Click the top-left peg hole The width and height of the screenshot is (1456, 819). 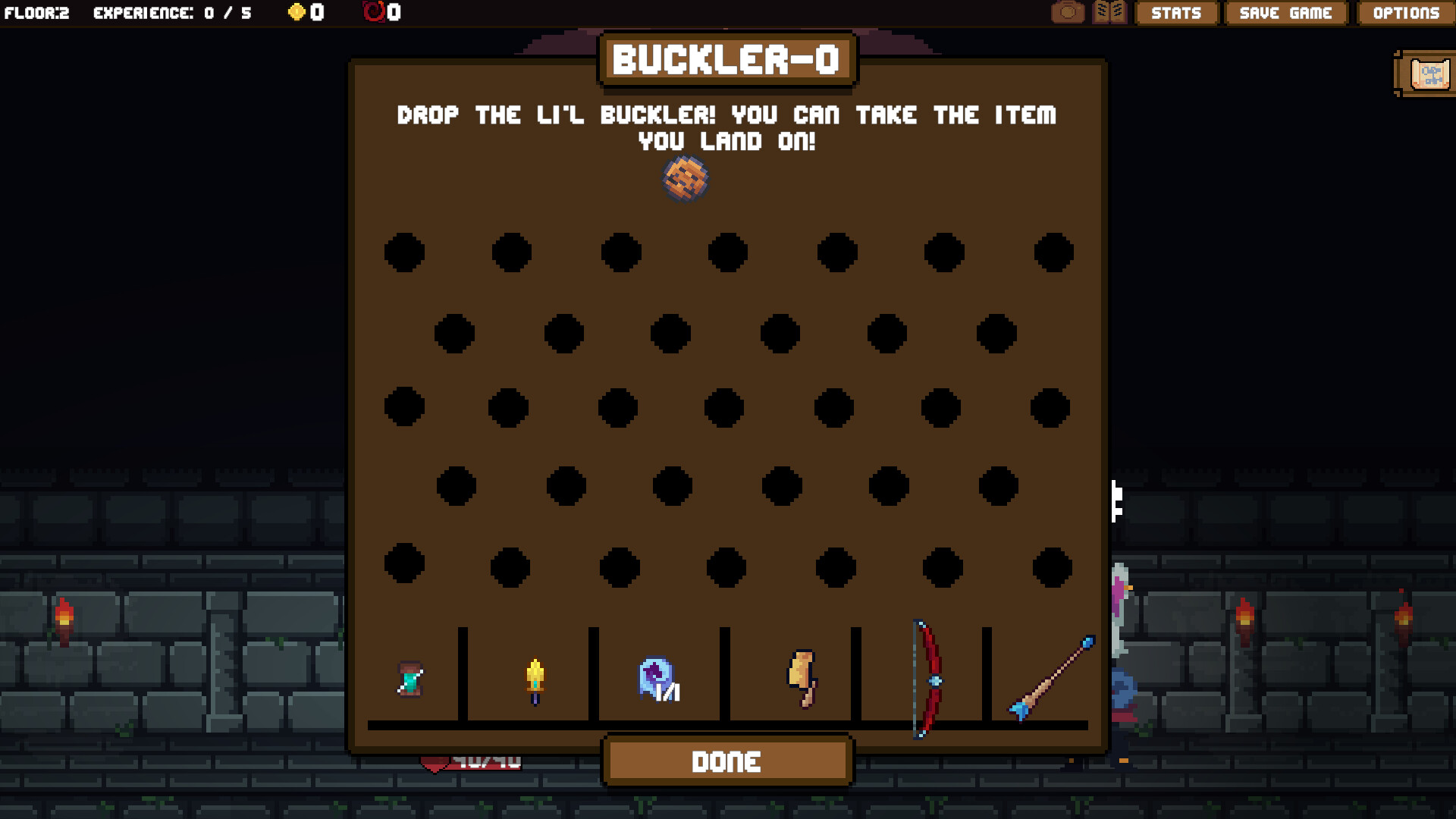[x=403, y=253]
